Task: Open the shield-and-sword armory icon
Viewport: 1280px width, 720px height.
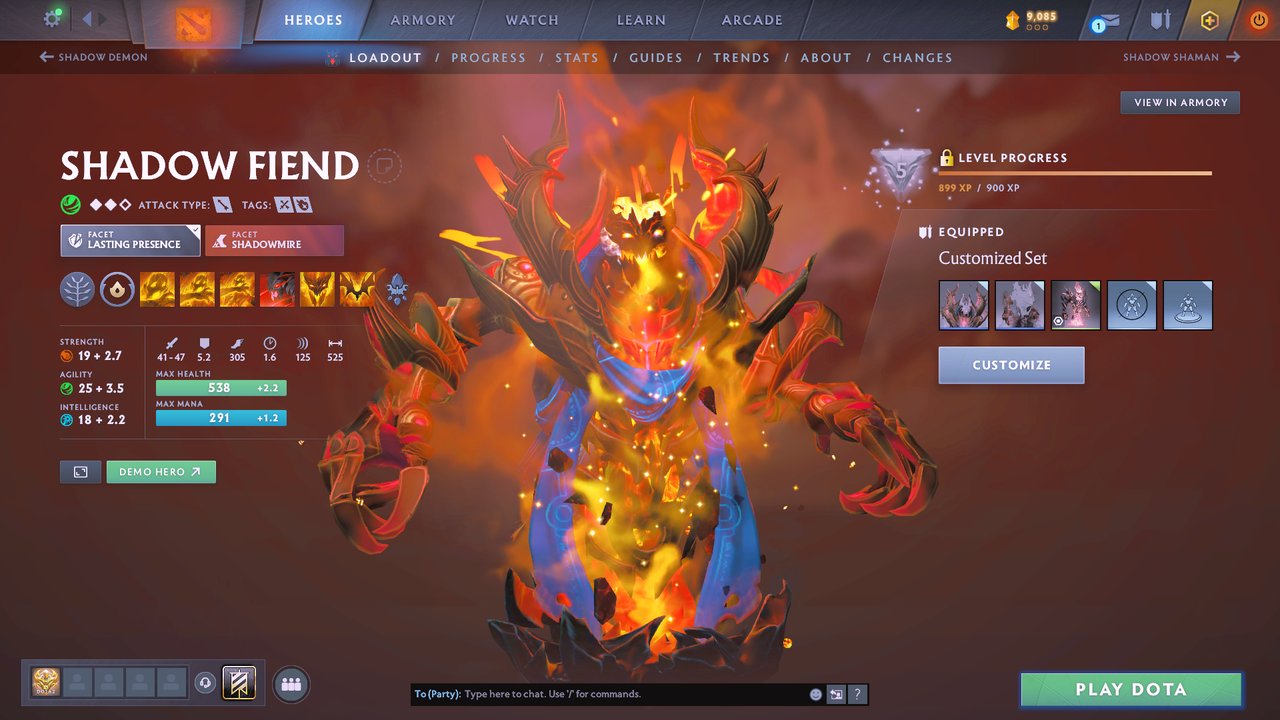Action: [x=1159, y=19]
